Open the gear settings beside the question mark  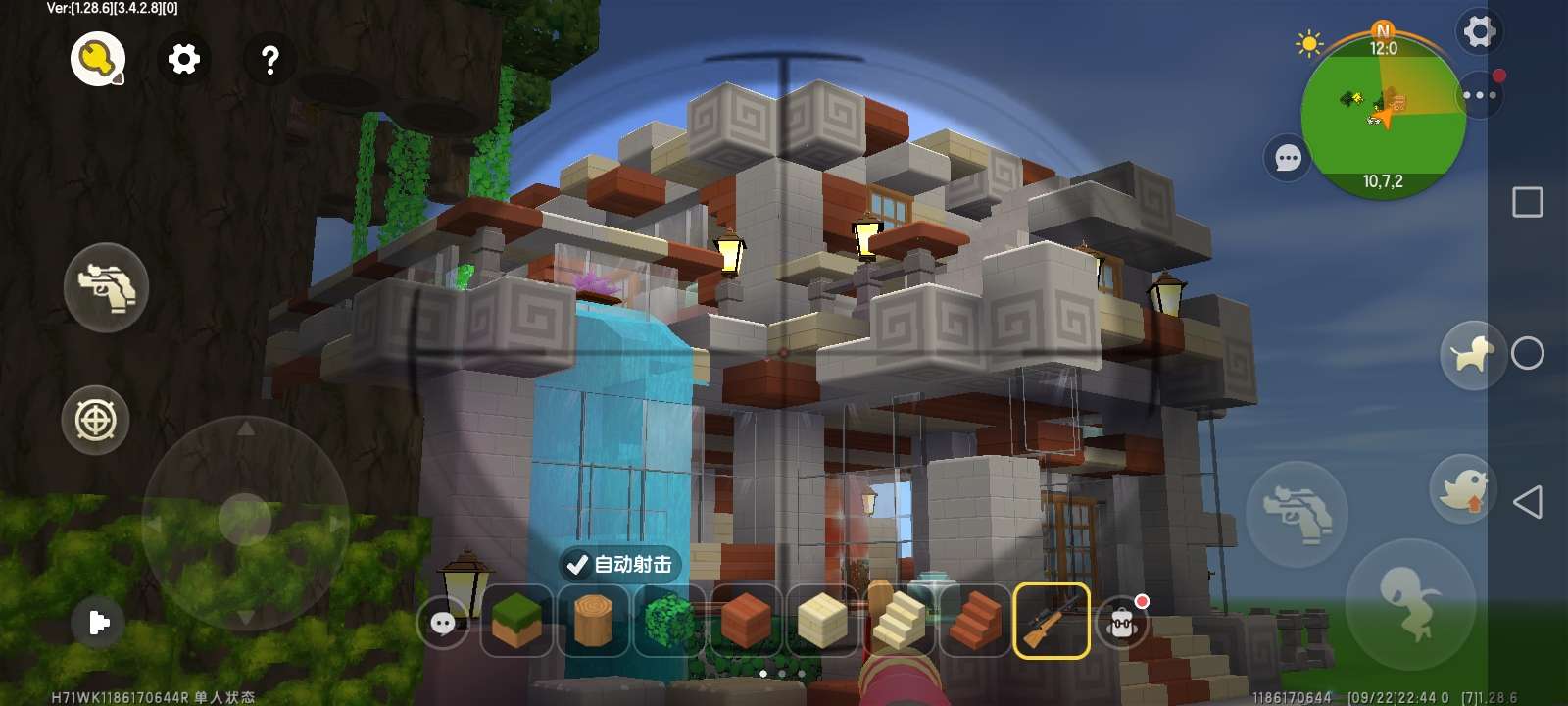pos(183,59)
